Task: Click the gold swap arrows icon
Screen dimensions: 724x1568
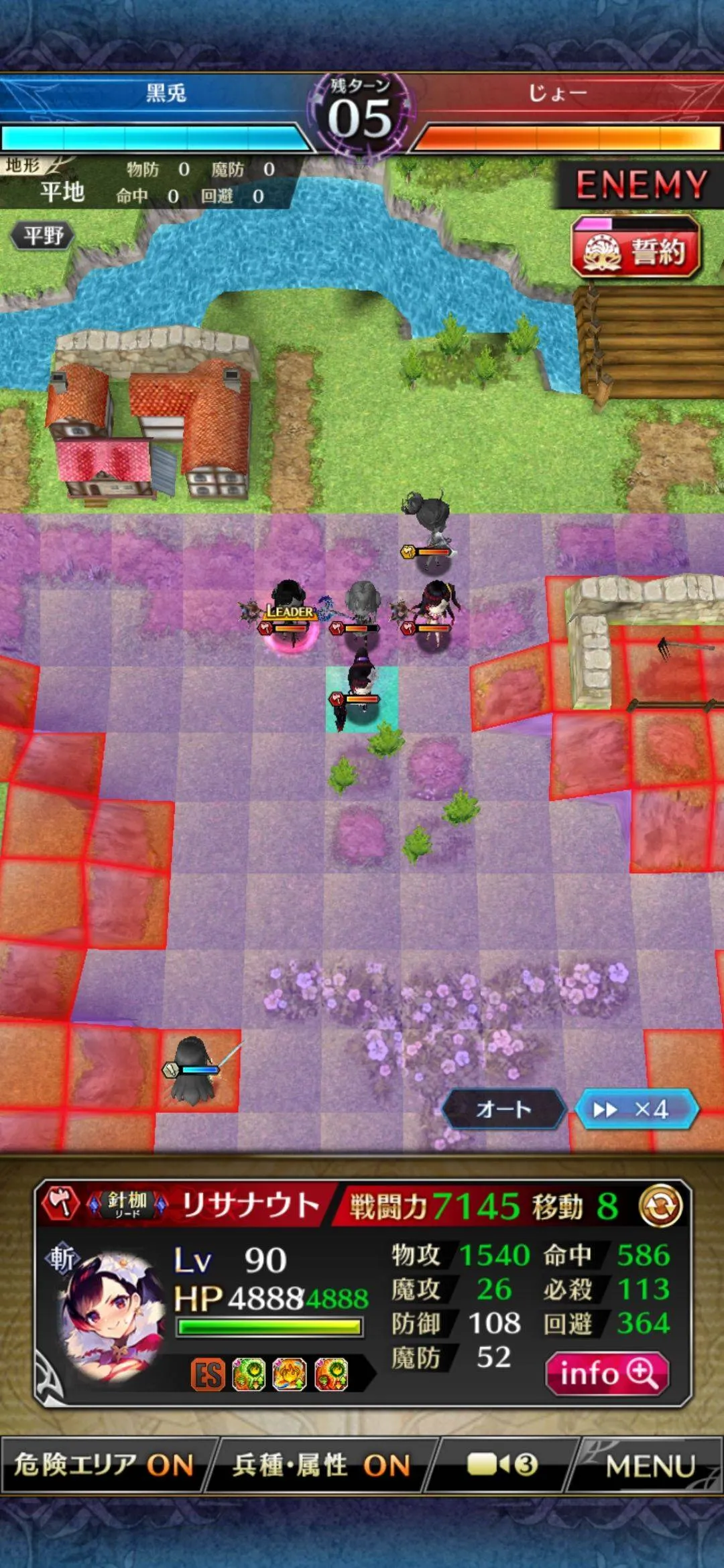Action: coord(660,1206)
